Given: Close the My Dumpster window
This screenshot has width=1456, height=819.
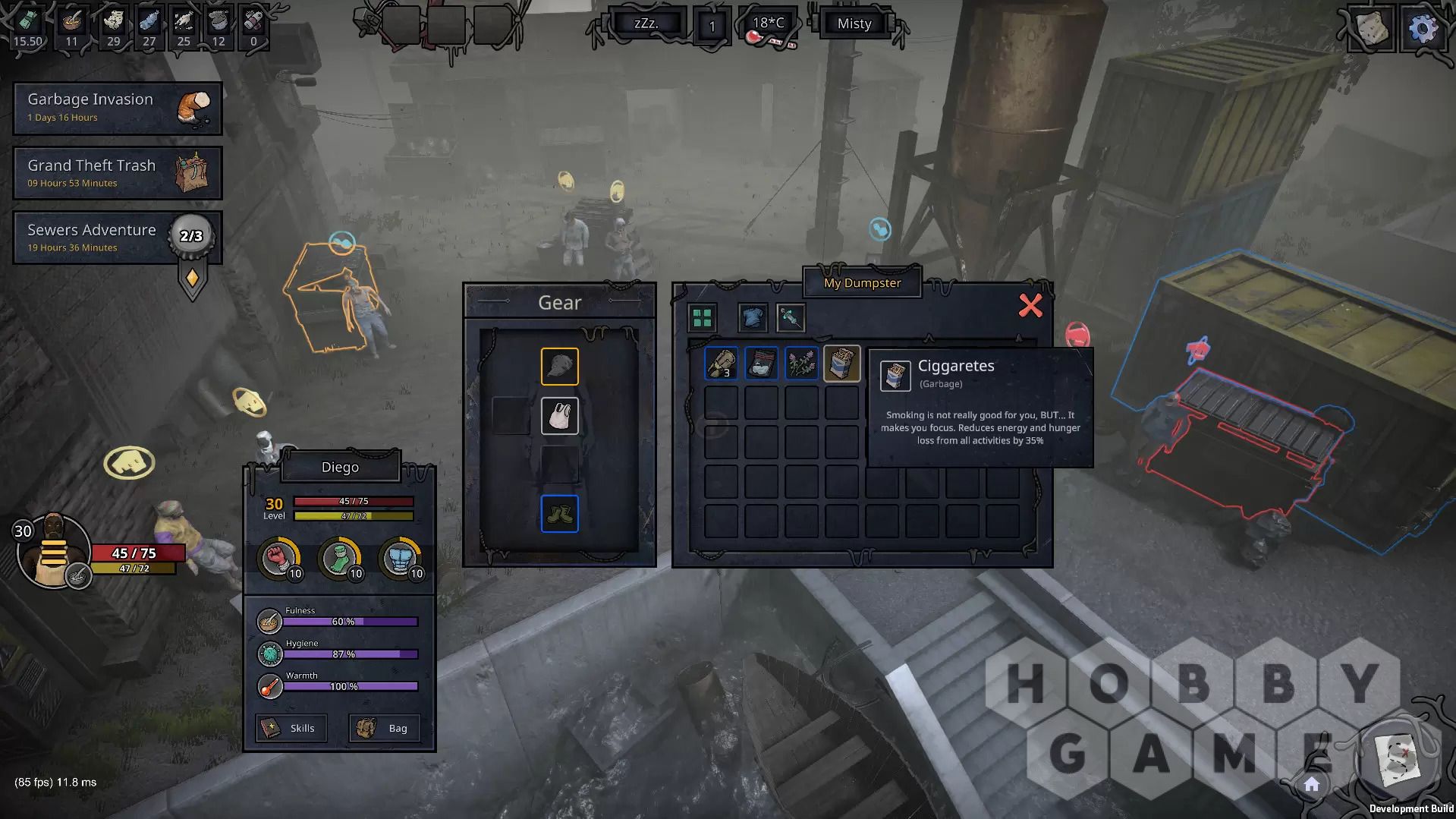Looking at the screenshot, I should (1030, 306).
